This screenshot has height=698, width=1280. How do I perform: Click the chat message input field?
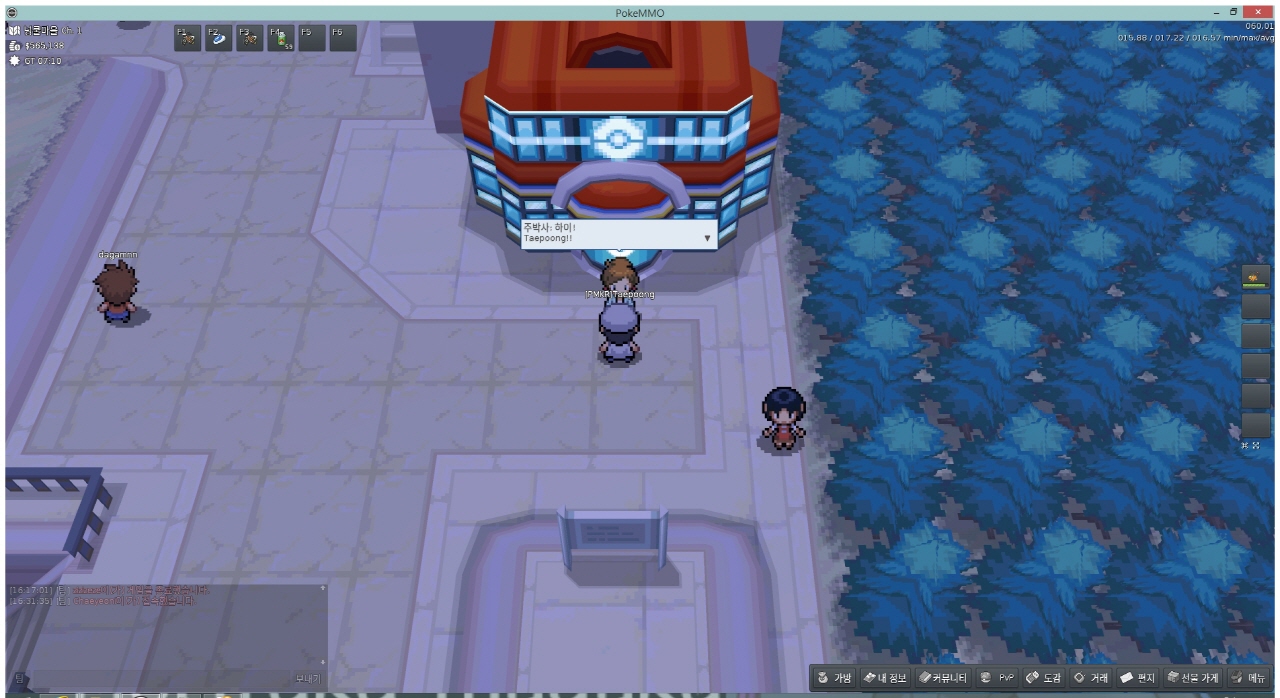pyautogui.click(x=160, y=678)
